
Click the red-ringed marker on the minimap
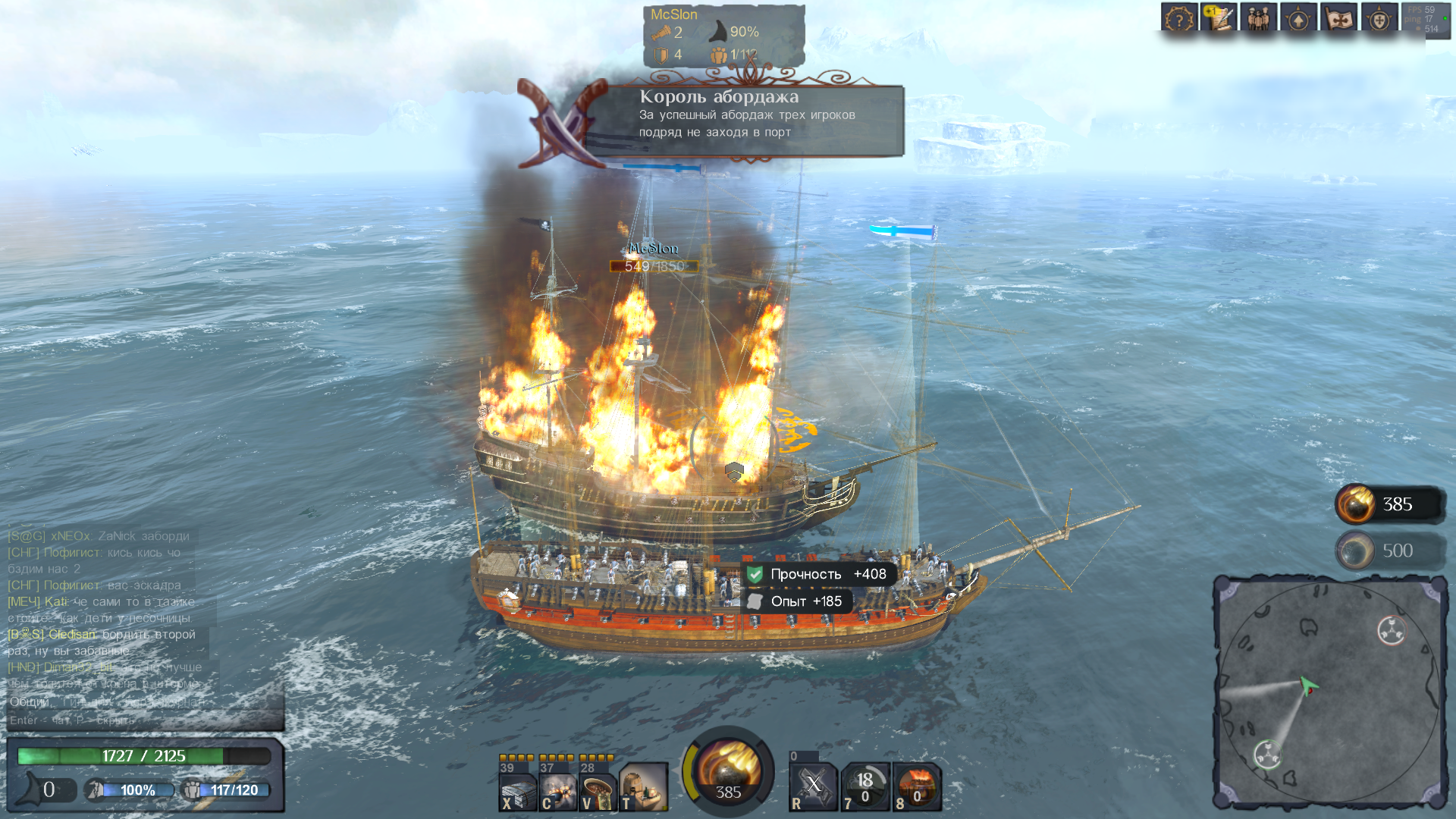(1391, 630)
